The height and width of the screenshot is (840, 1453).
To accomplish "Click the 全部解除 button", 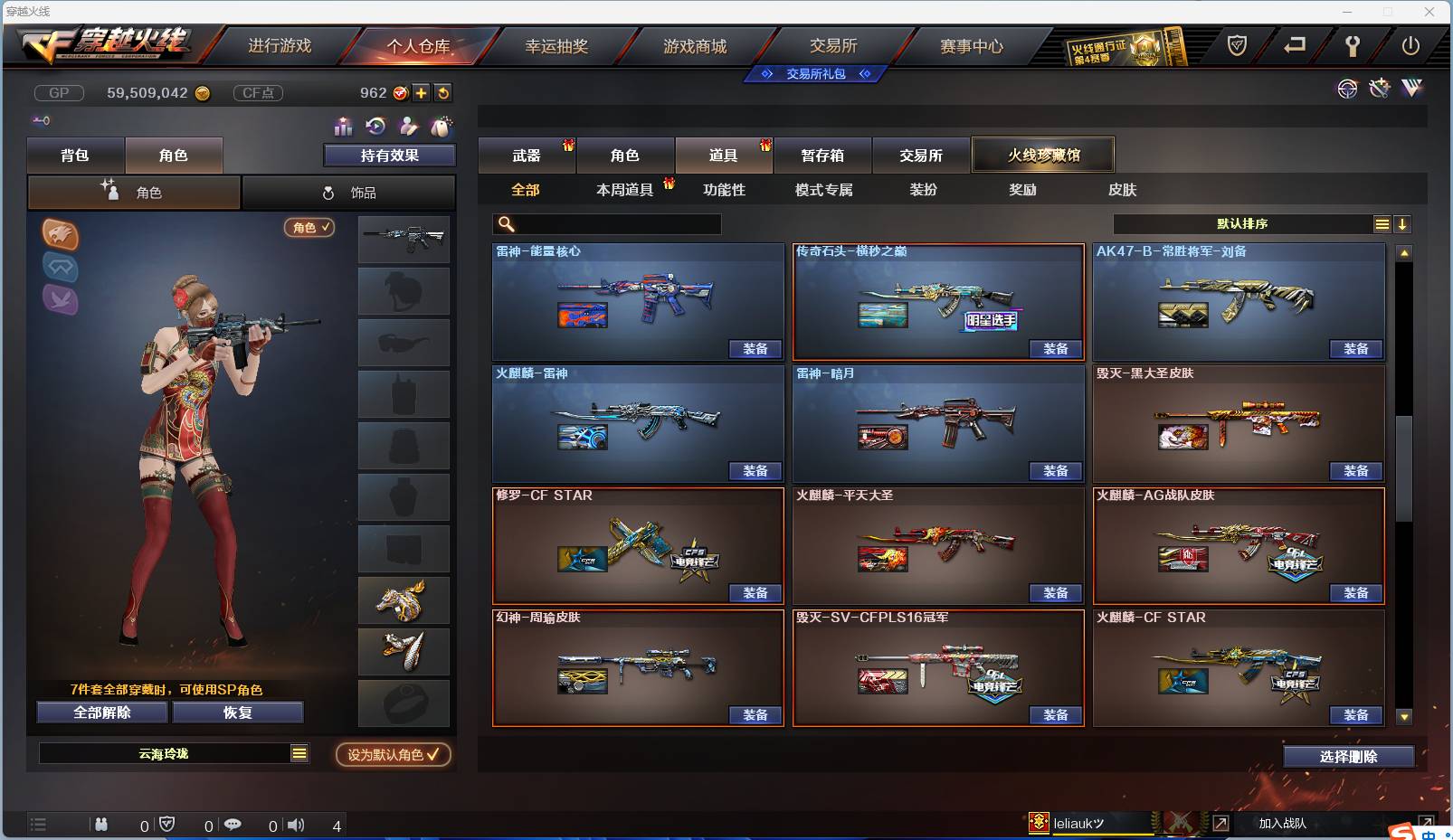I will click(100, 712).
